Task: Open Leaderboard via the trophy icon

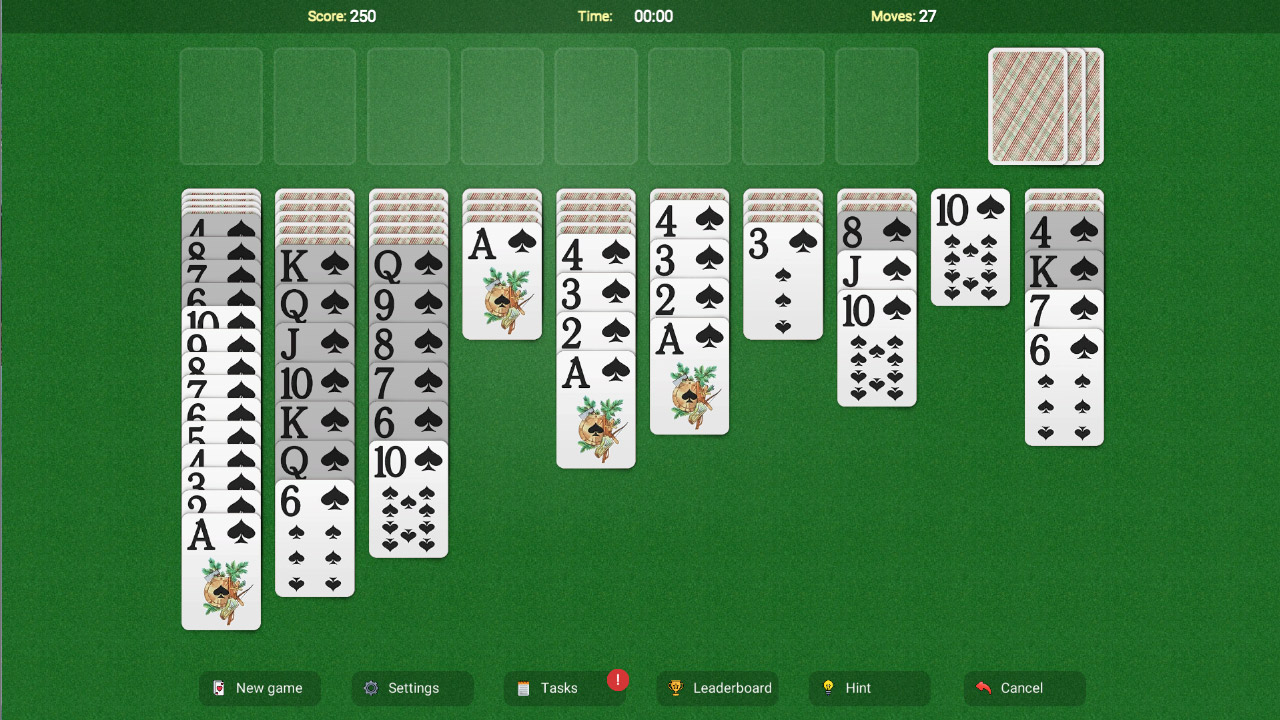Action: click(x=676, y=688)
